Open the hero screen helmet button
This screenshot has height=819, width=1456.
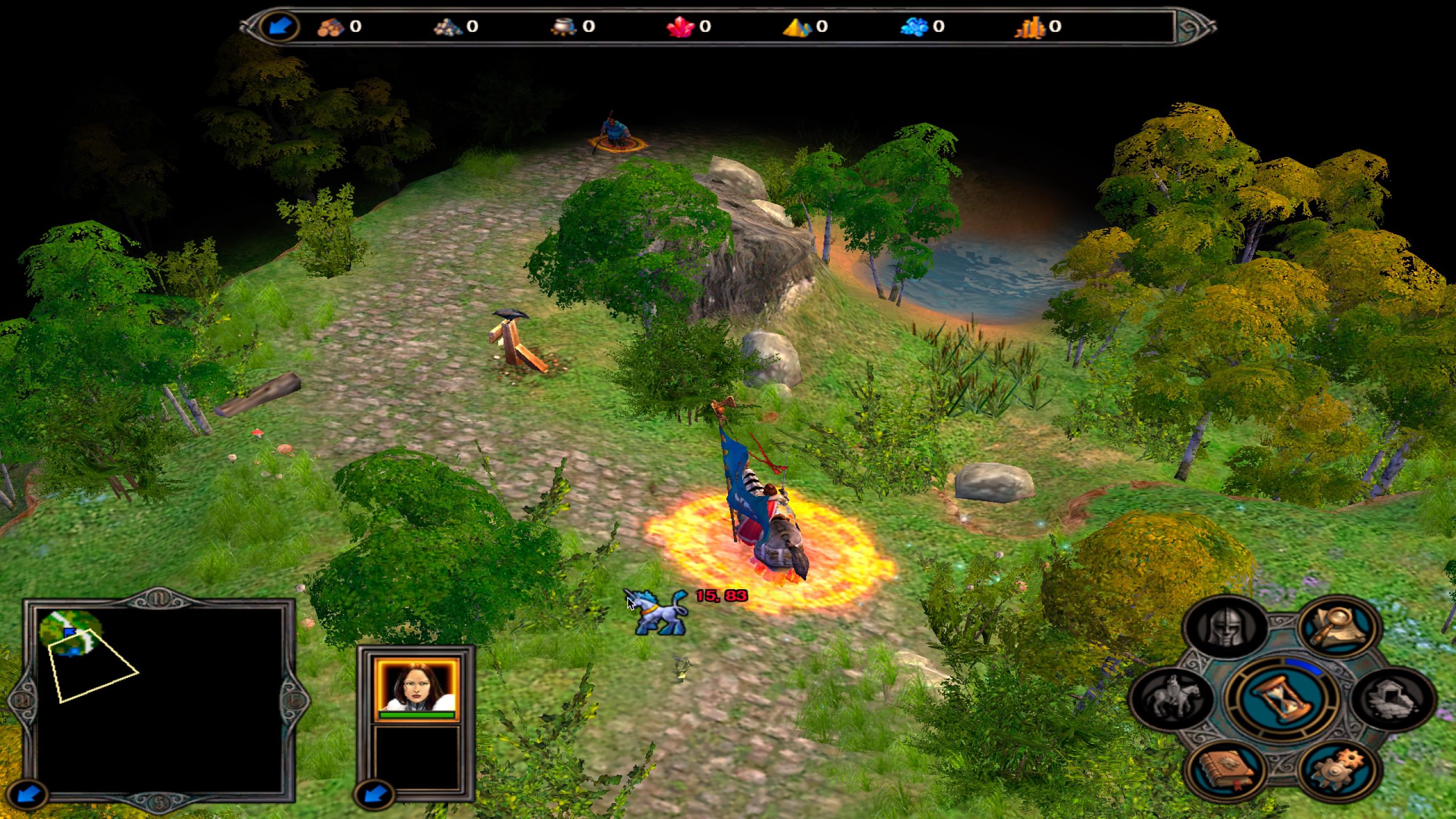[1226, 628]
